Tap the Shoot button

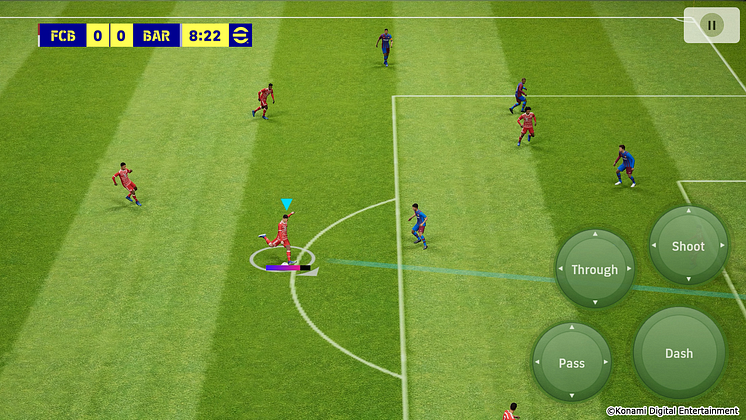tap(688, 246)
